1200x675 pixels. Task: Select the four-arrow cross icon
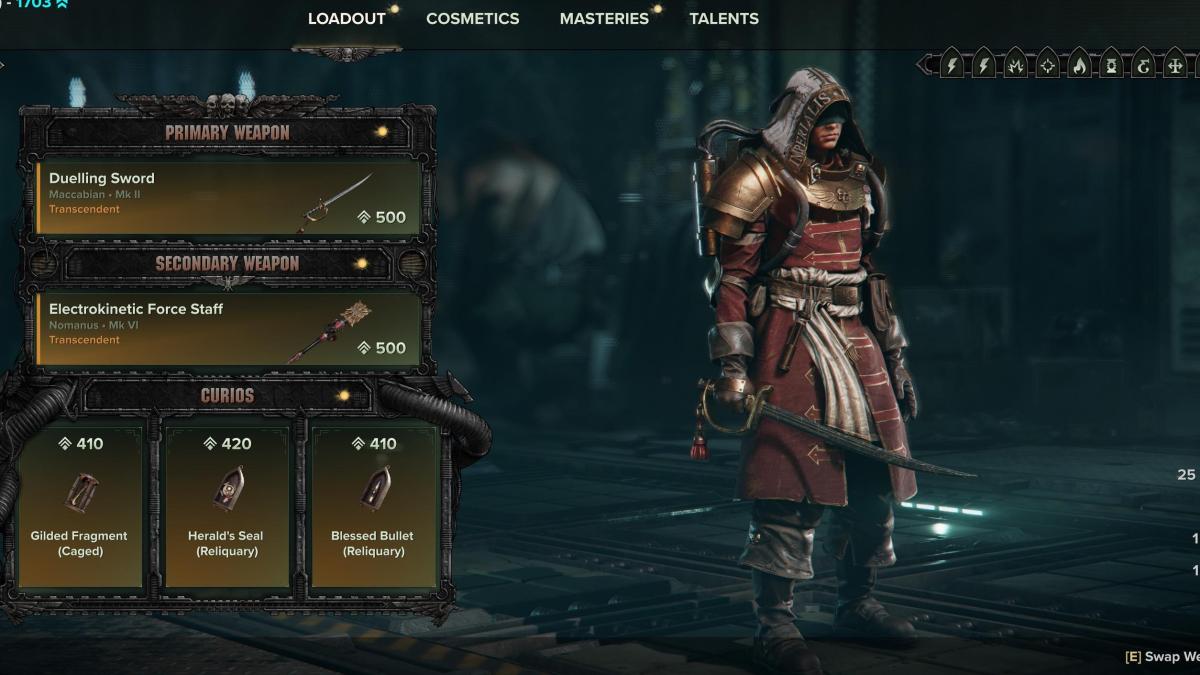pos(1175,66)
